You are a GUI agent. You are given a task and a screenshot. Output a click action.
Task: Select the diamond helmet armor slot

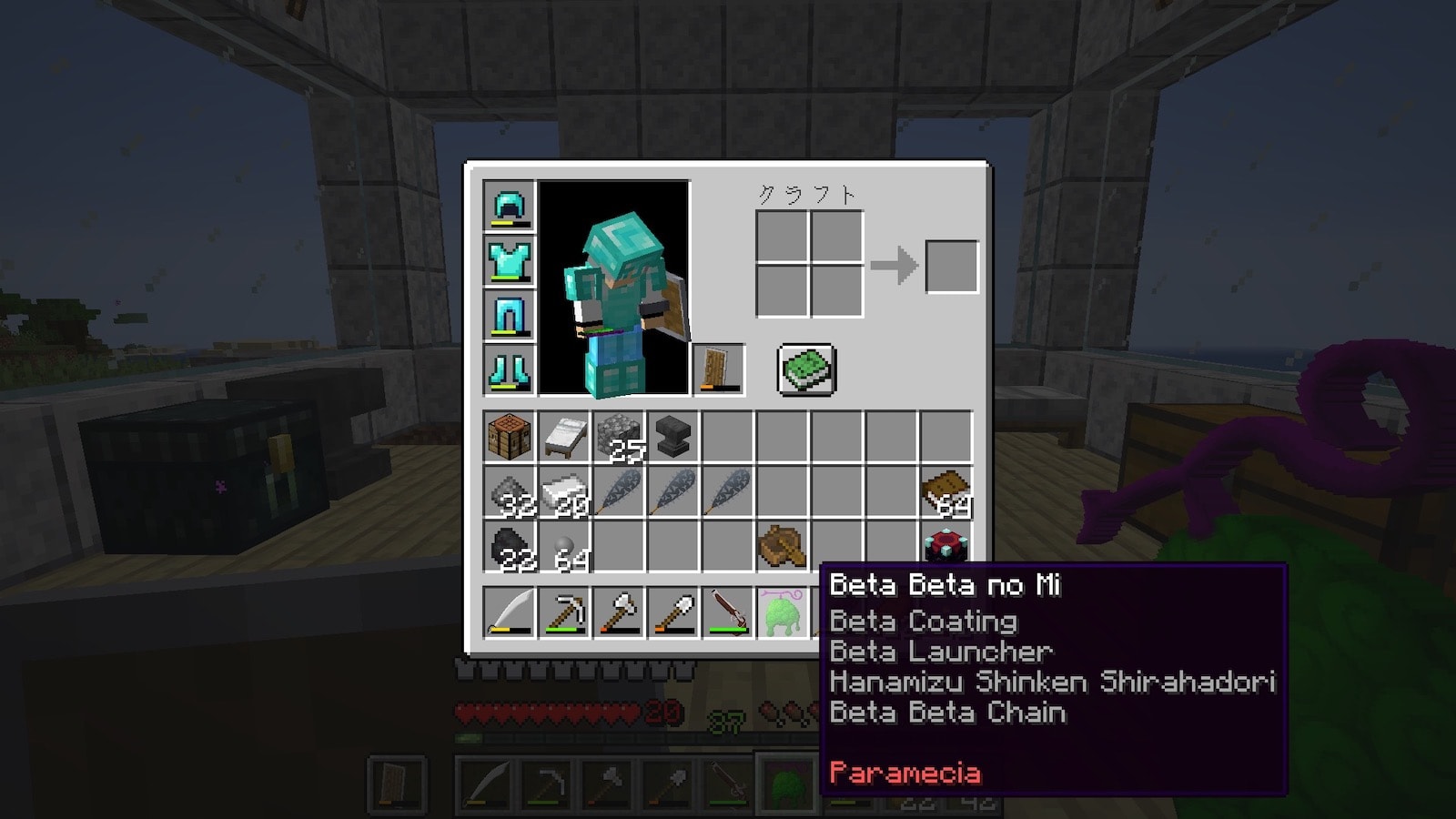(510, 206)
